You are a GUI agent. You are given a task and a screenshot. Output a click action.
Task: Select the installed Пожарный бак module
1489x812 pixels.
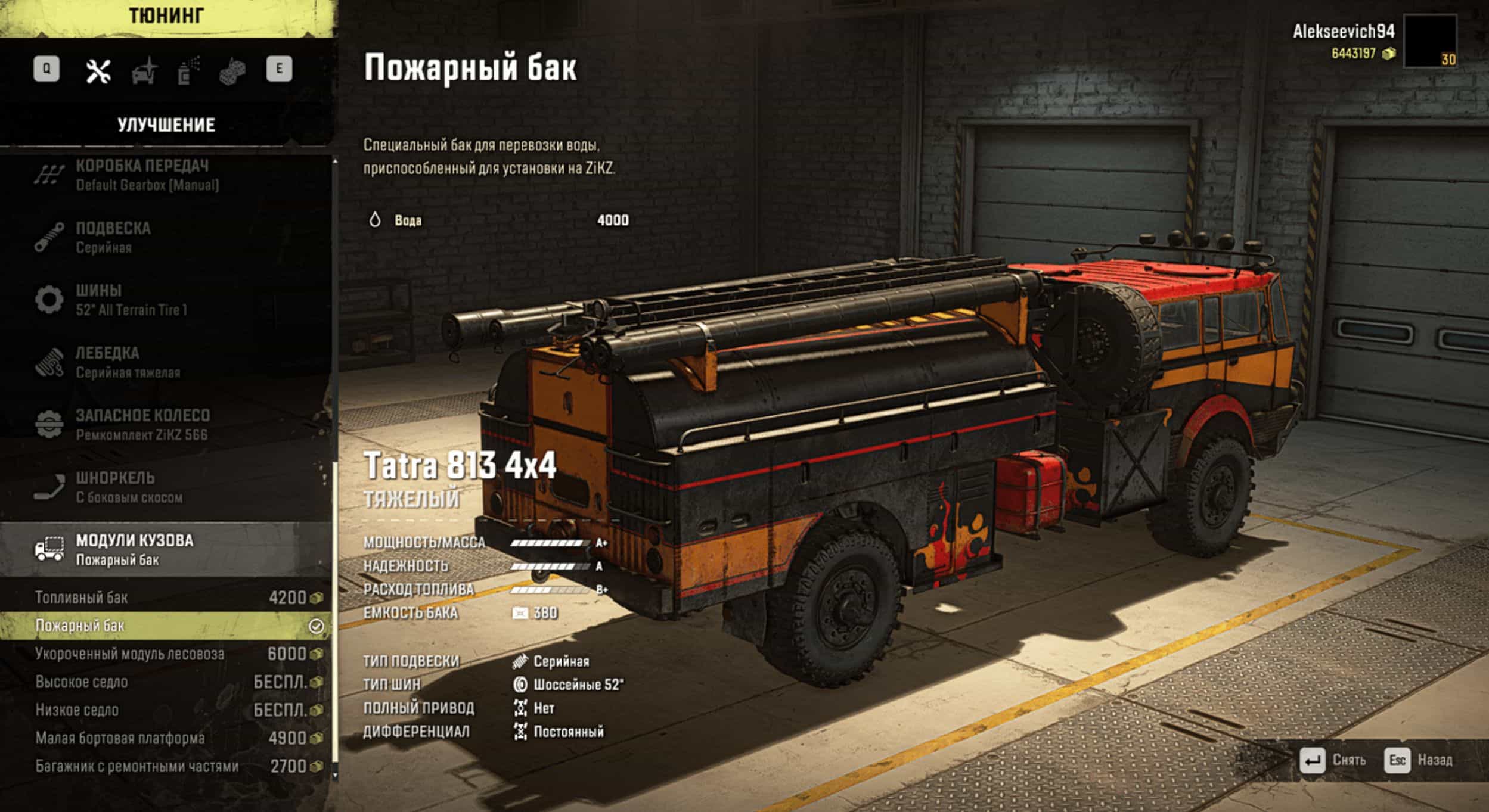coord(166,626)
